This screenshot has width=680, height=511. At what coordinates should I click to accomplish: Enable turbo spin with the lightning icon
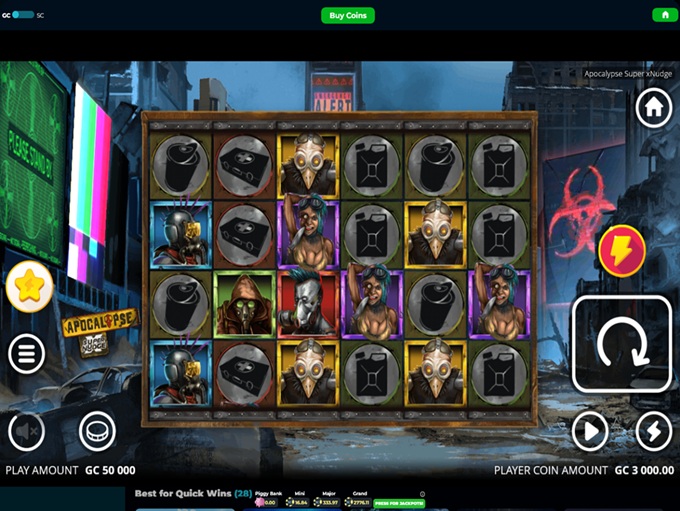653,432
